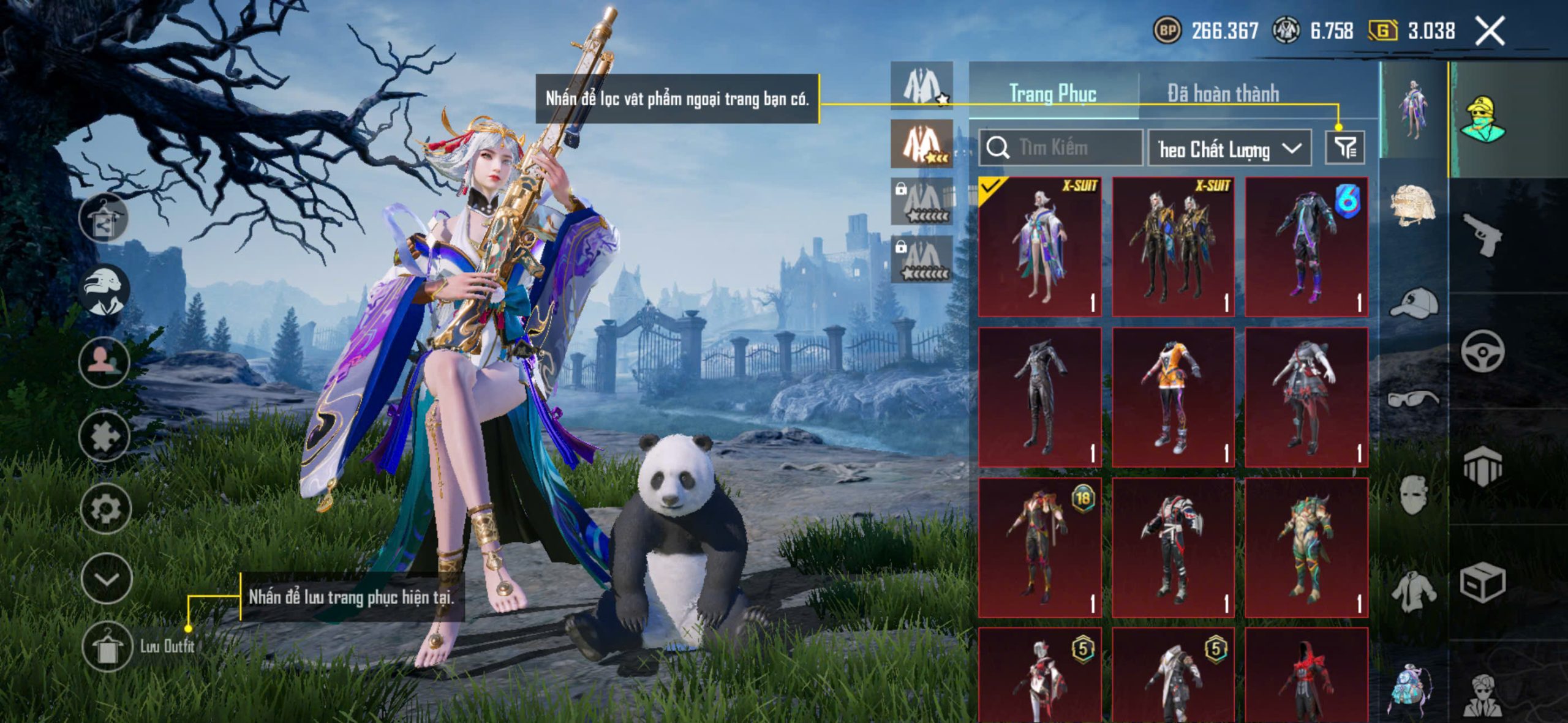Switch to the Trang Phục tab

(1052, 94)
